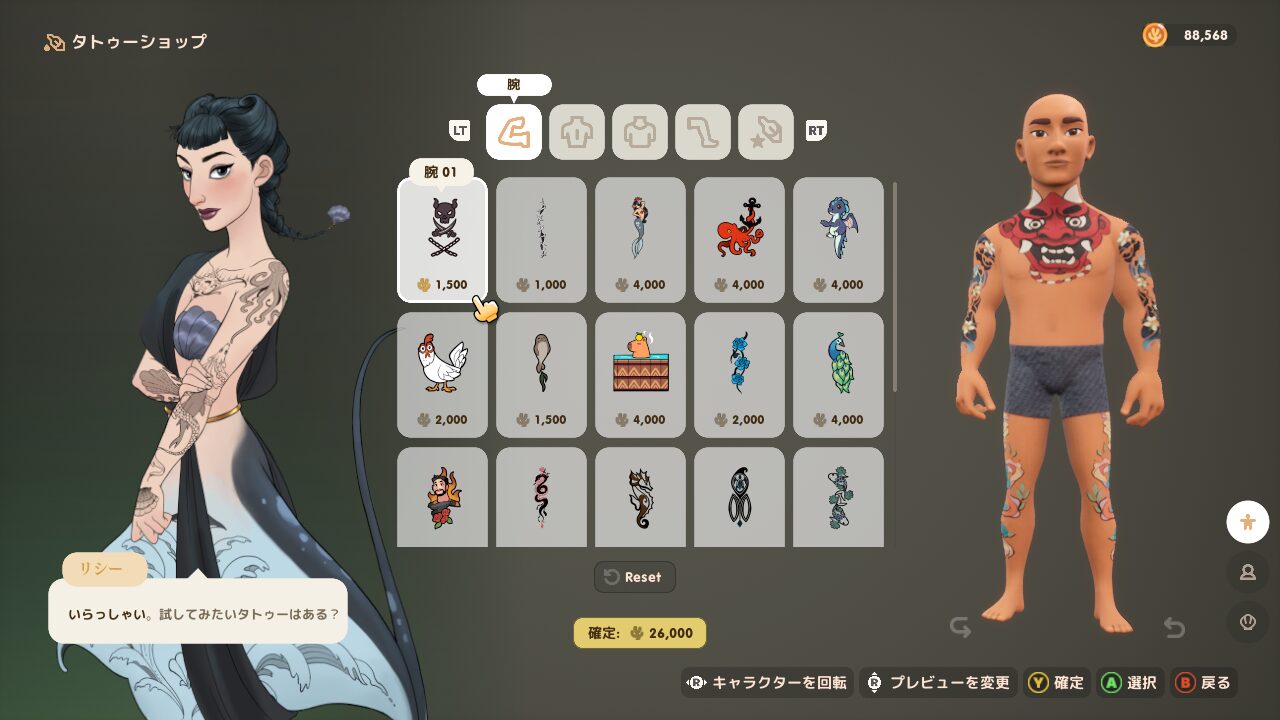Click the coin icon next to 88,568
Viewport: 1280px width, 720px height.
pyautogui.click(x=1155, y=33)
